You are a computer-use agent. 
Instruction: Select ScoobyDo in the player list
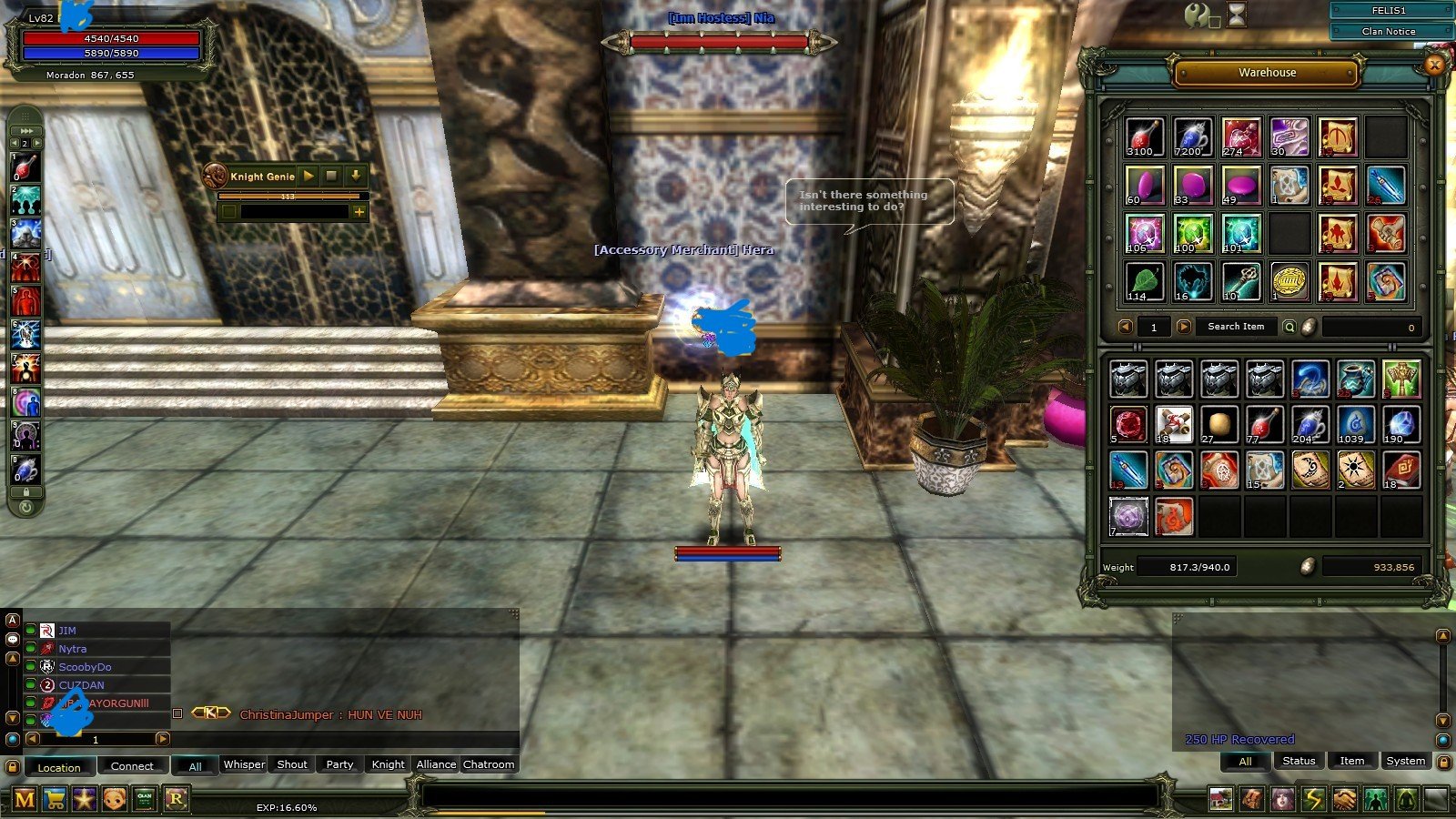point(85,667)
